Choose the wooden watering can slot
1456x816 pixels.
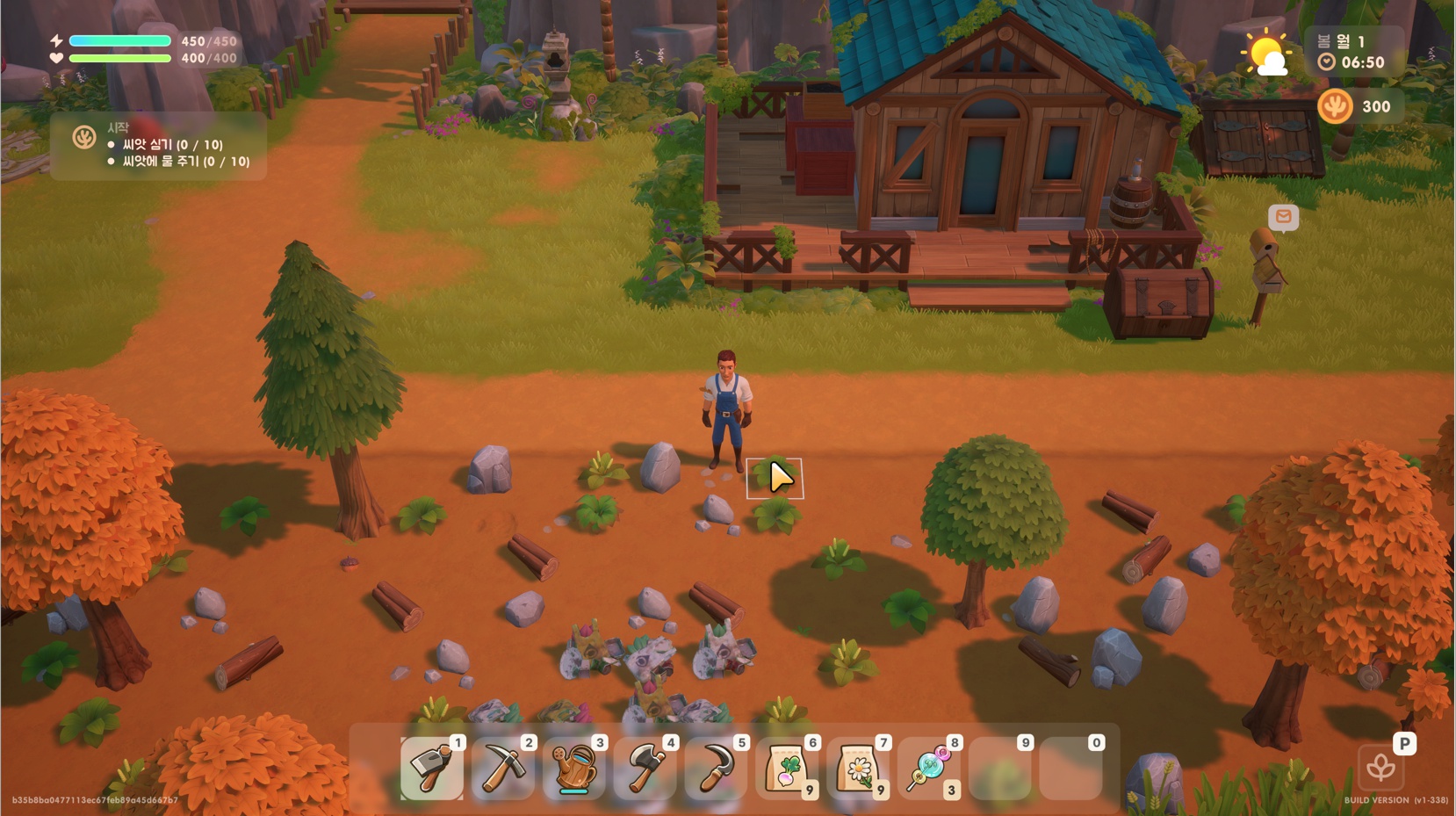click(574, 769)
